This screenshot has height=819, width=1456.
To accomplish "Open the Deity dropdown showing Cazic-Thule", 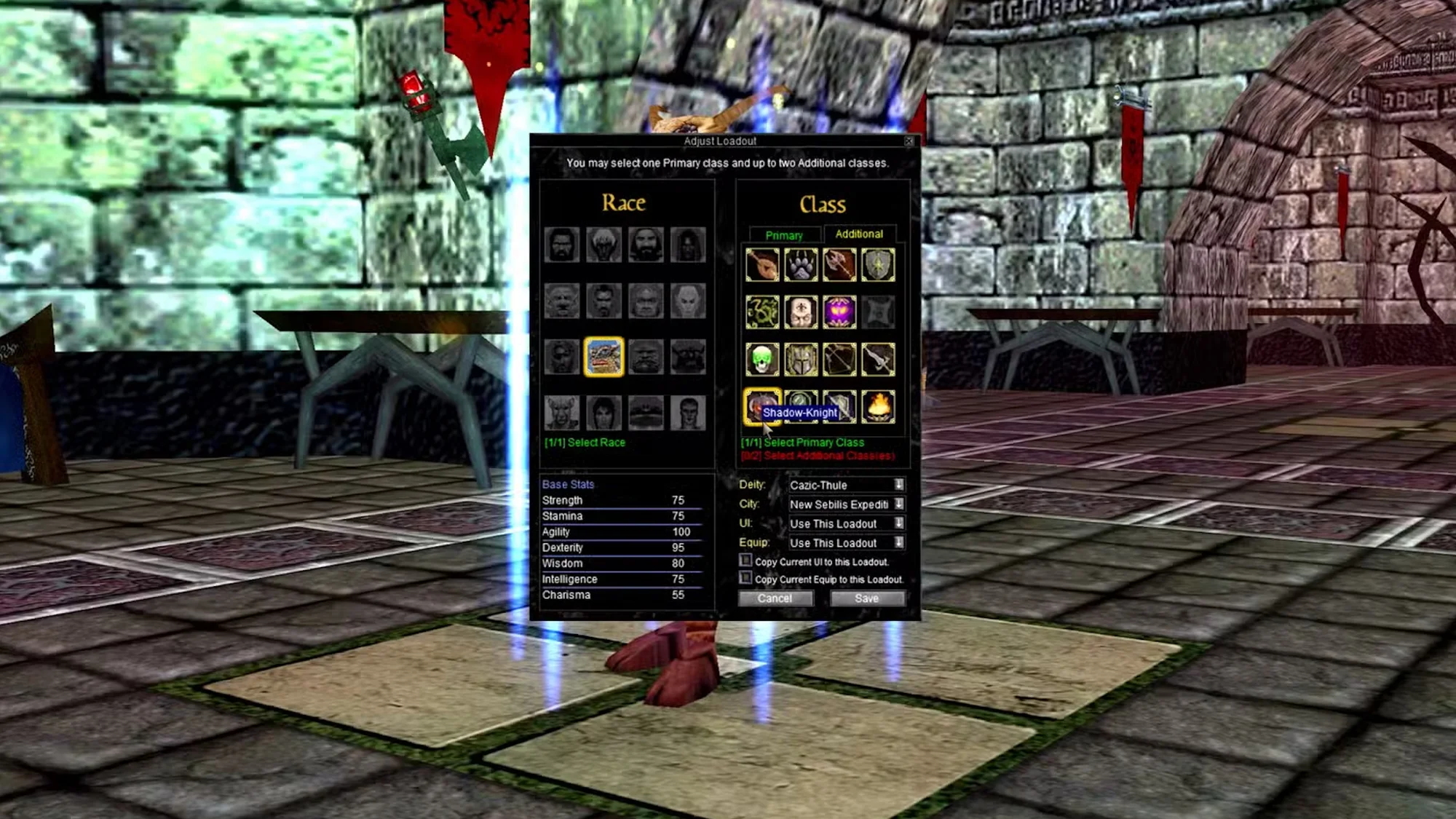I will [900, 485].
